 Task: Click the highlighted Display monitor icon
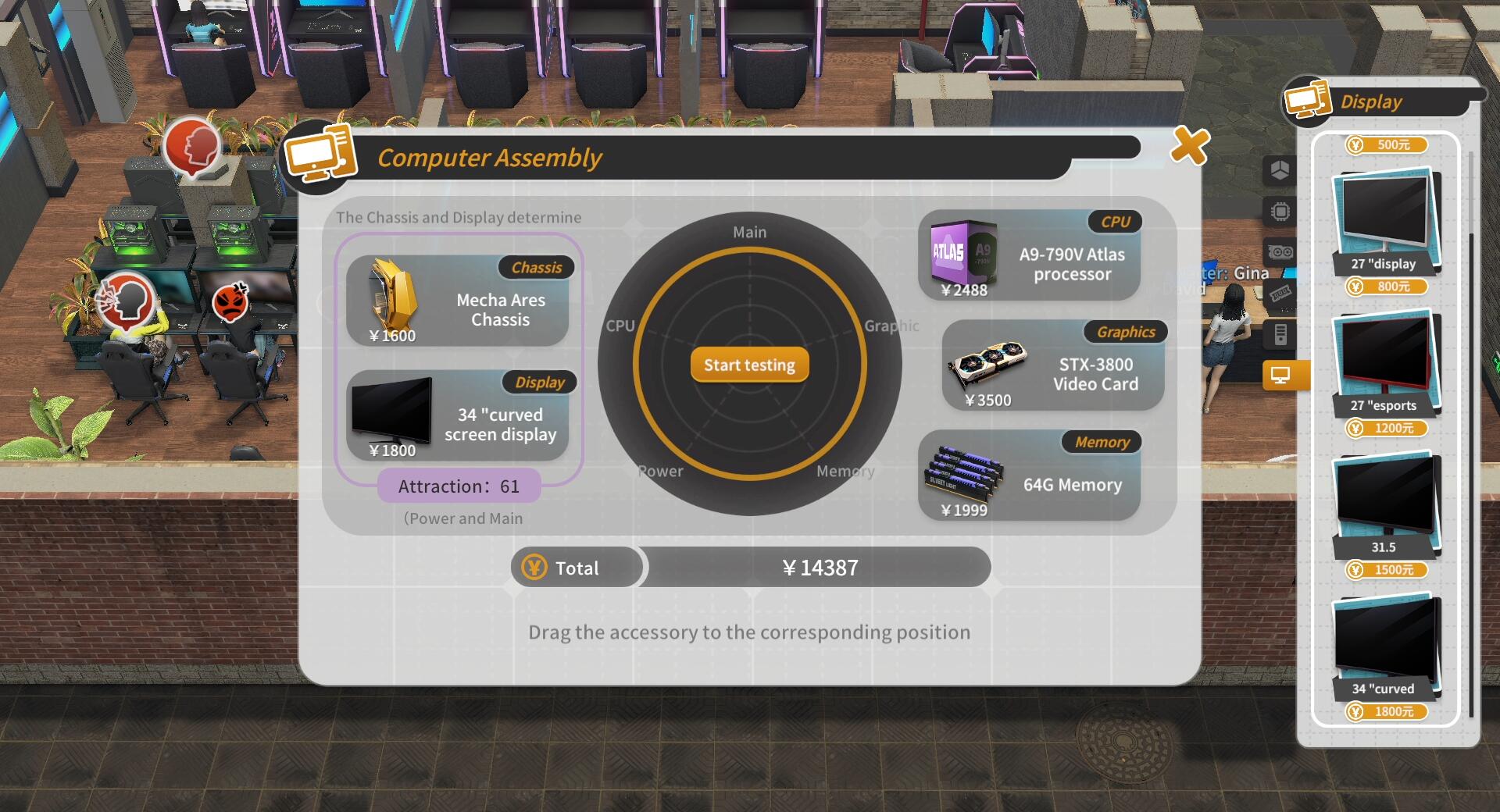tap(1280, 376)
